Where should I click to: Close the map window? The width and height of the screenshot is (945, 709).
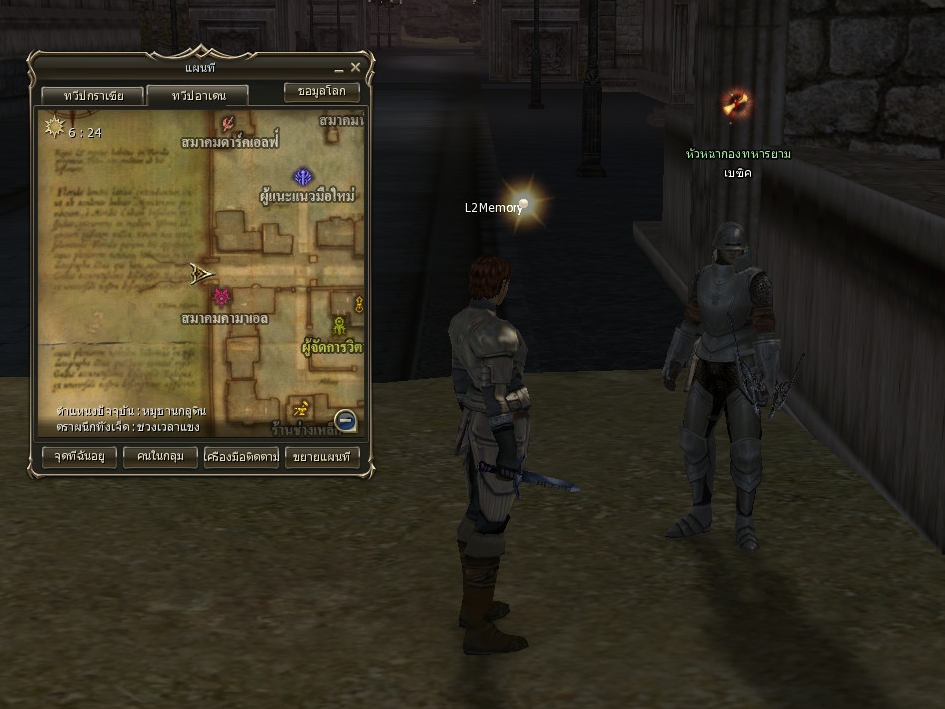[355, 68]
